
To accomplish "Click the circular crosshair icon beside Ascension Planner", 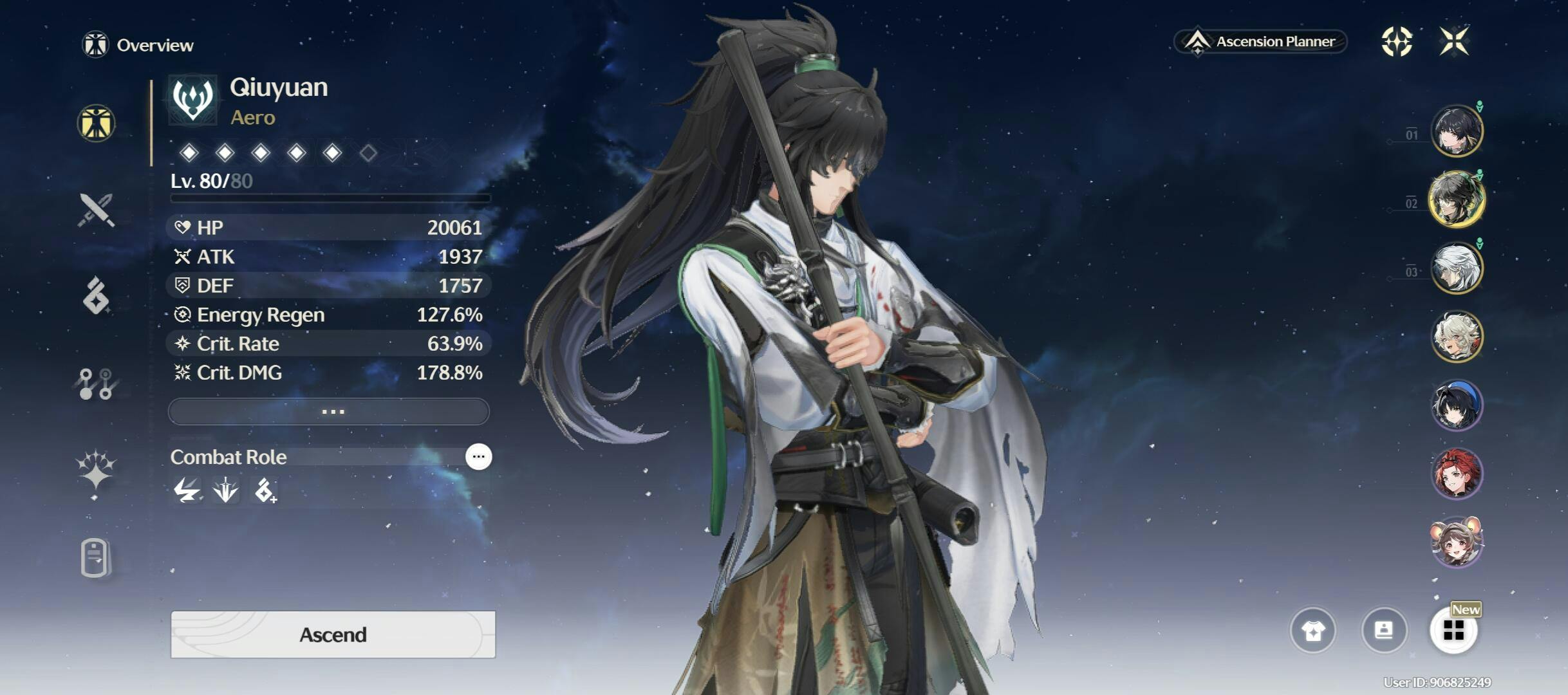I will pyautogui.click(x=1397, y=42).
